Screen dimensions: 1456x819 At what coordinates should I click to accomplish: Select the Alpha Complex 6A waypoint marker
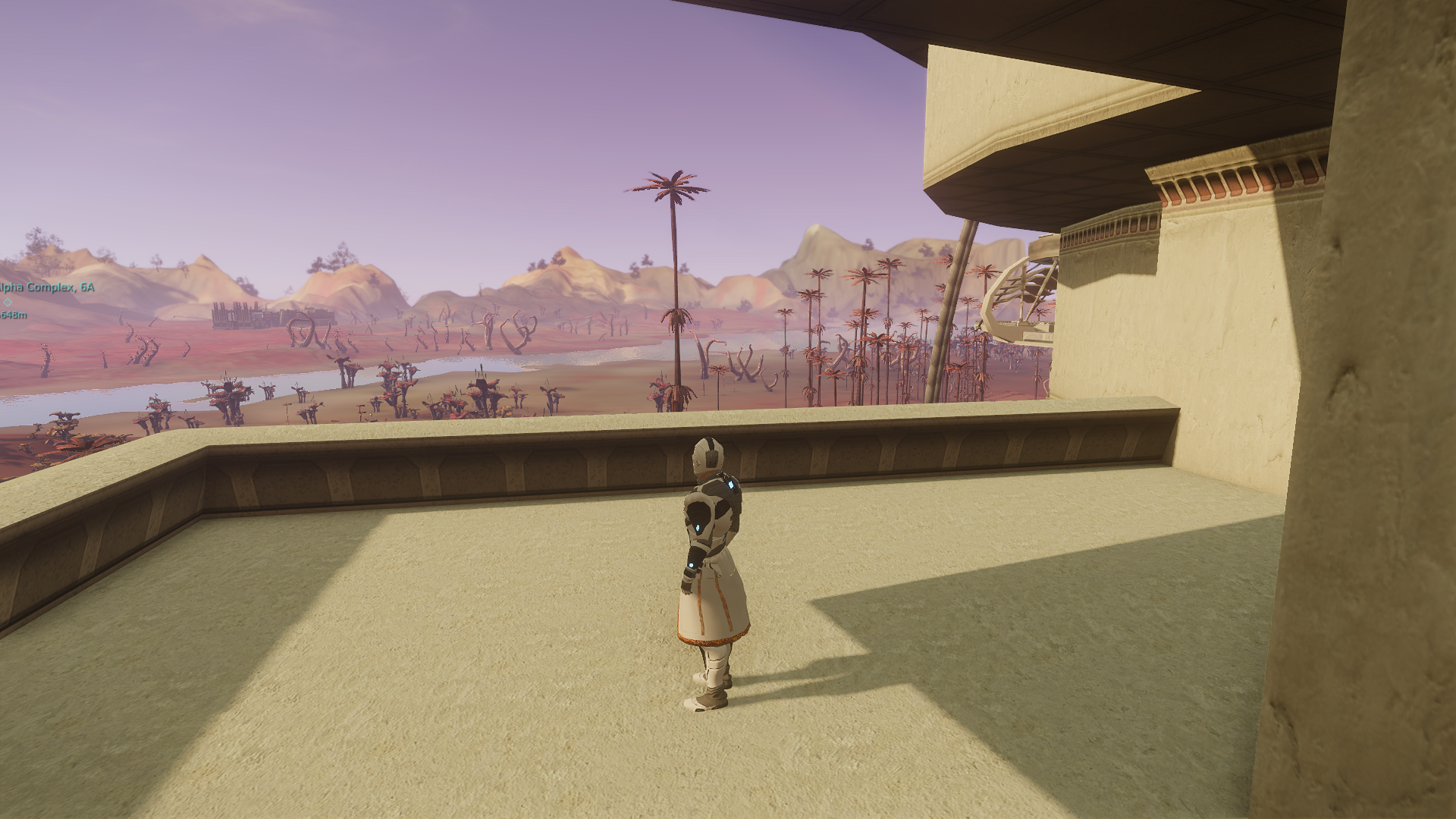(8, 302)
